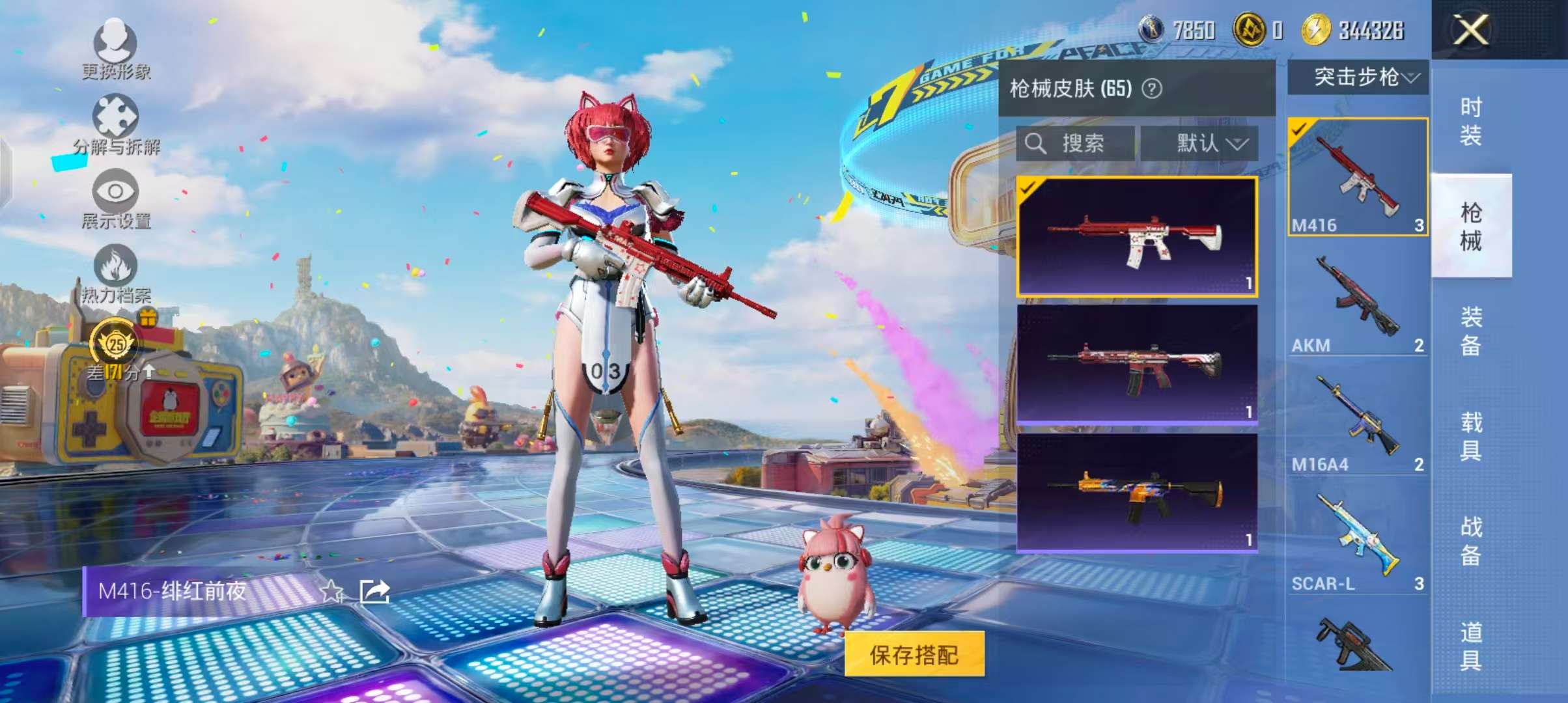Open the search with the magnifier icon
1568x703 pixels.
click(x=1035, y=145)
